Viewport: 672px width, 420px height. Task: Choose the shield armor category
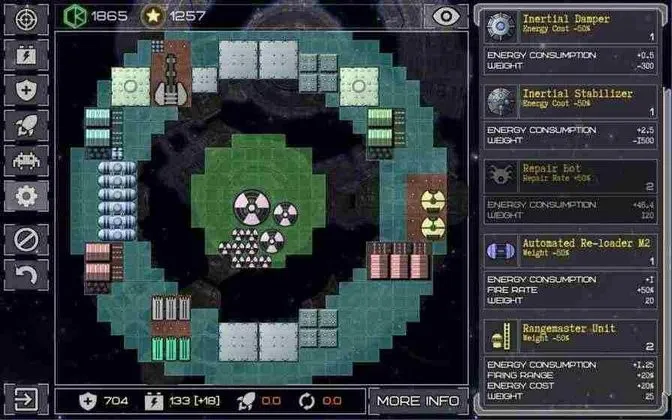point(26,91)
